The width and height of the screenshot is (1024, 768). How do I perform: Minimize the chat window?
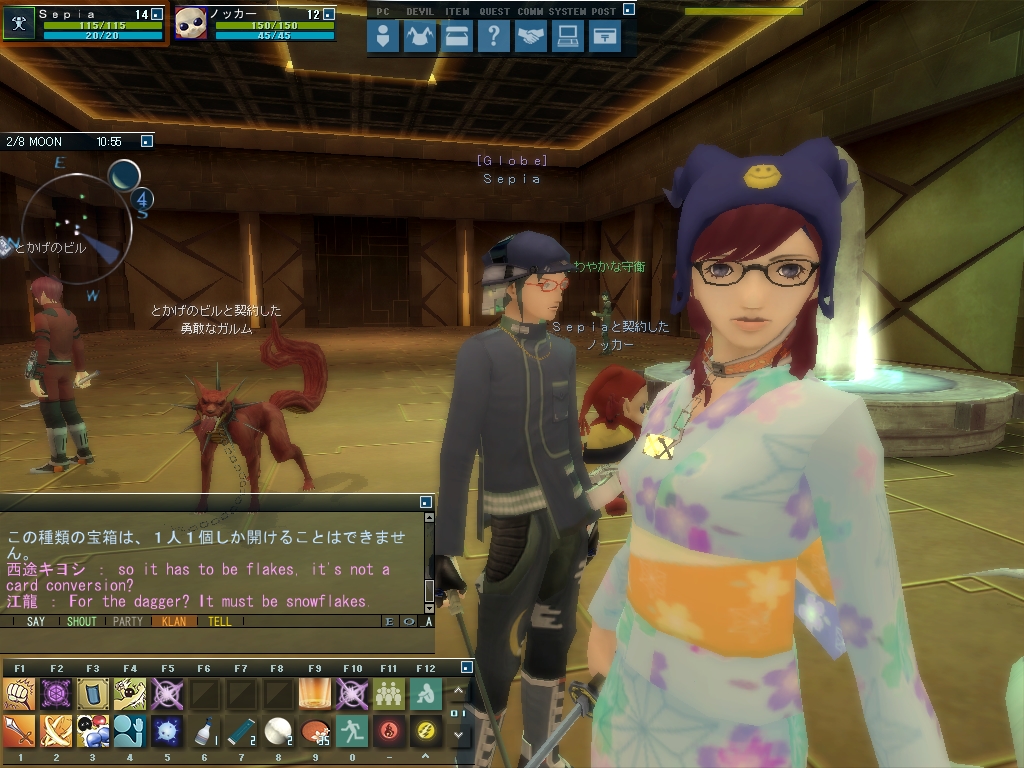pyautogui.click(x=427, y=502)
